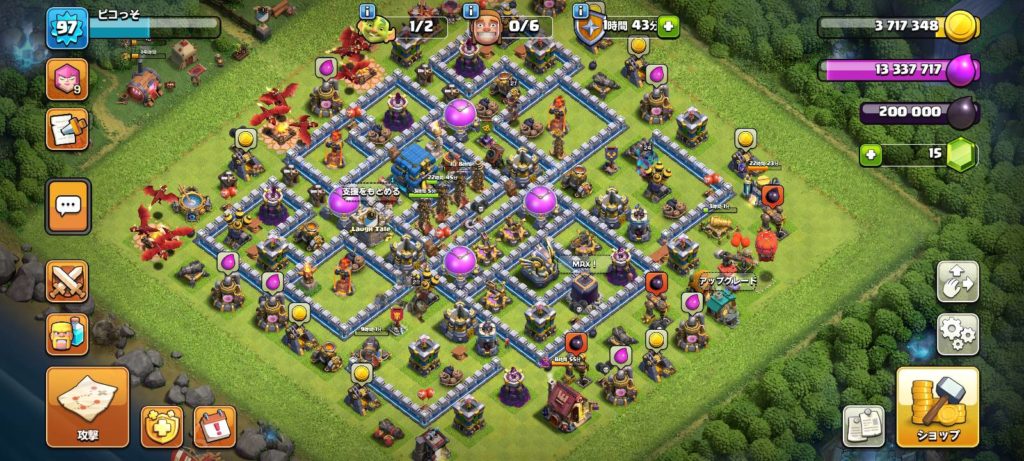
Task: Show info for the goblin builder 1/2 counter
Action: 368,11
